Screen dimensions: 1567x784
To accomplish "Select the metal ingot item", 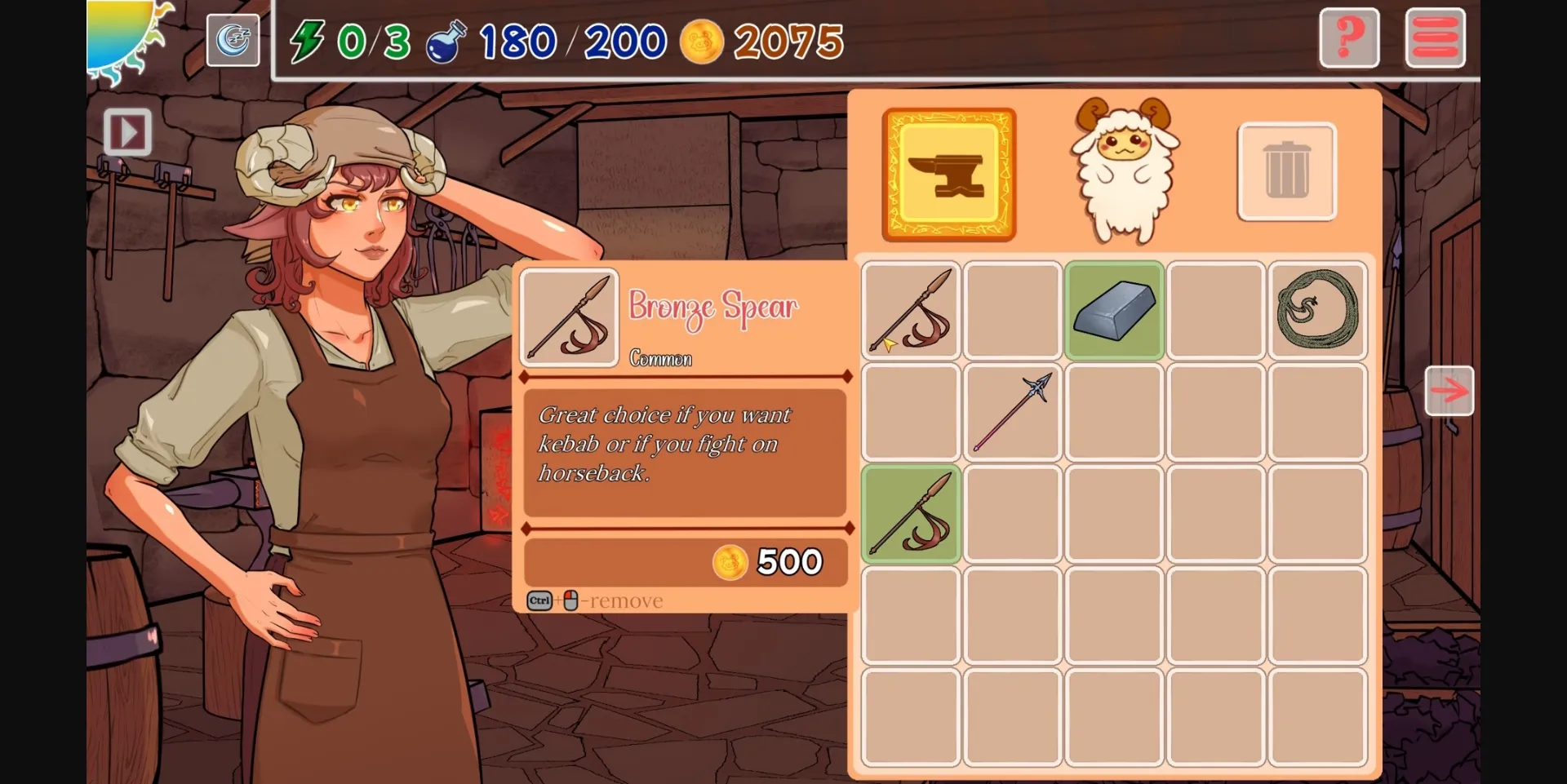I will click(x=1113, y=310).
